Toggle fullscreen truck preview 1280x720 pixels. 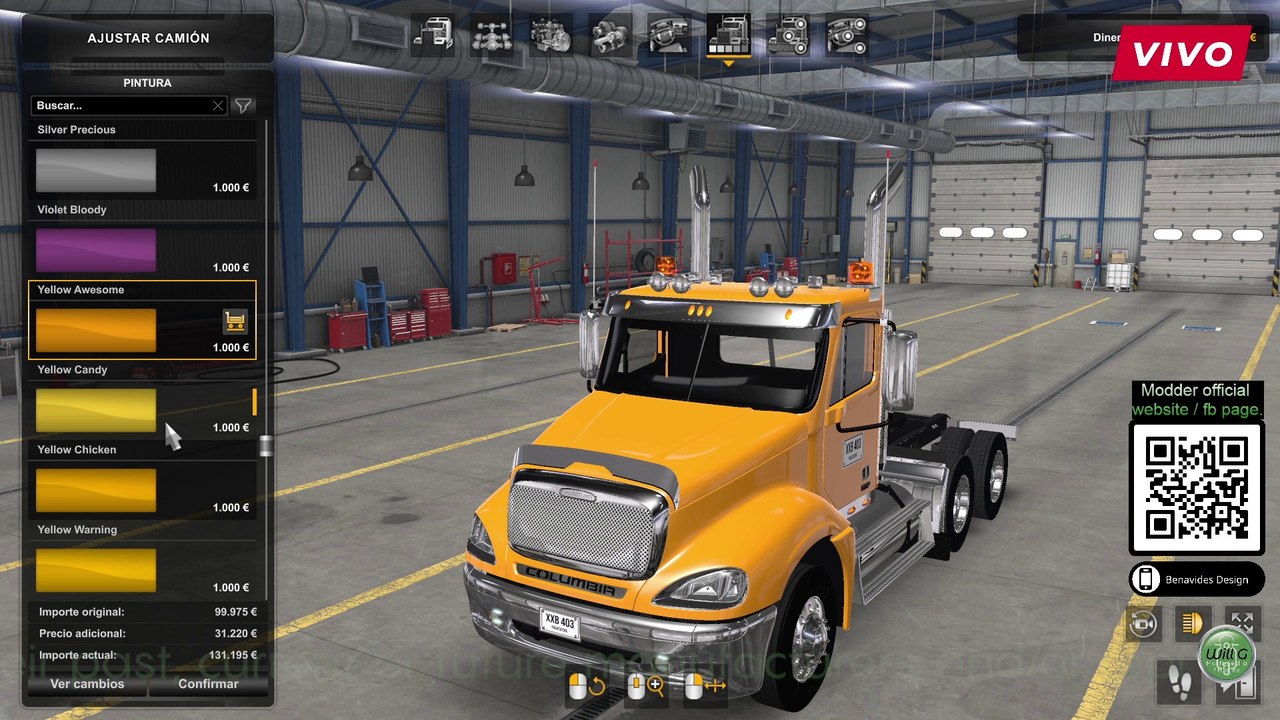coord(1243,623)
